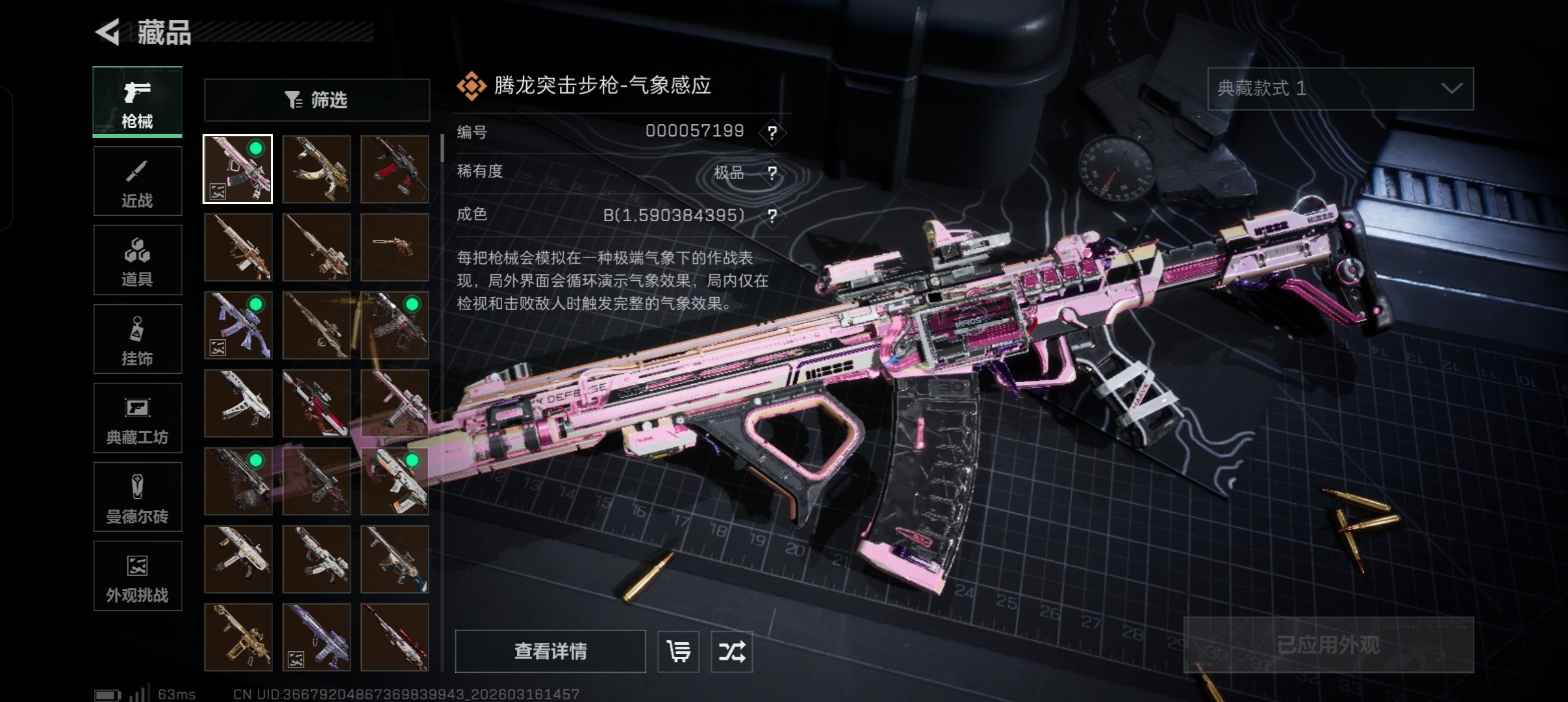
Task: Select the gold curved-magazine weapon thumbnail
Action: pos(316,169)
